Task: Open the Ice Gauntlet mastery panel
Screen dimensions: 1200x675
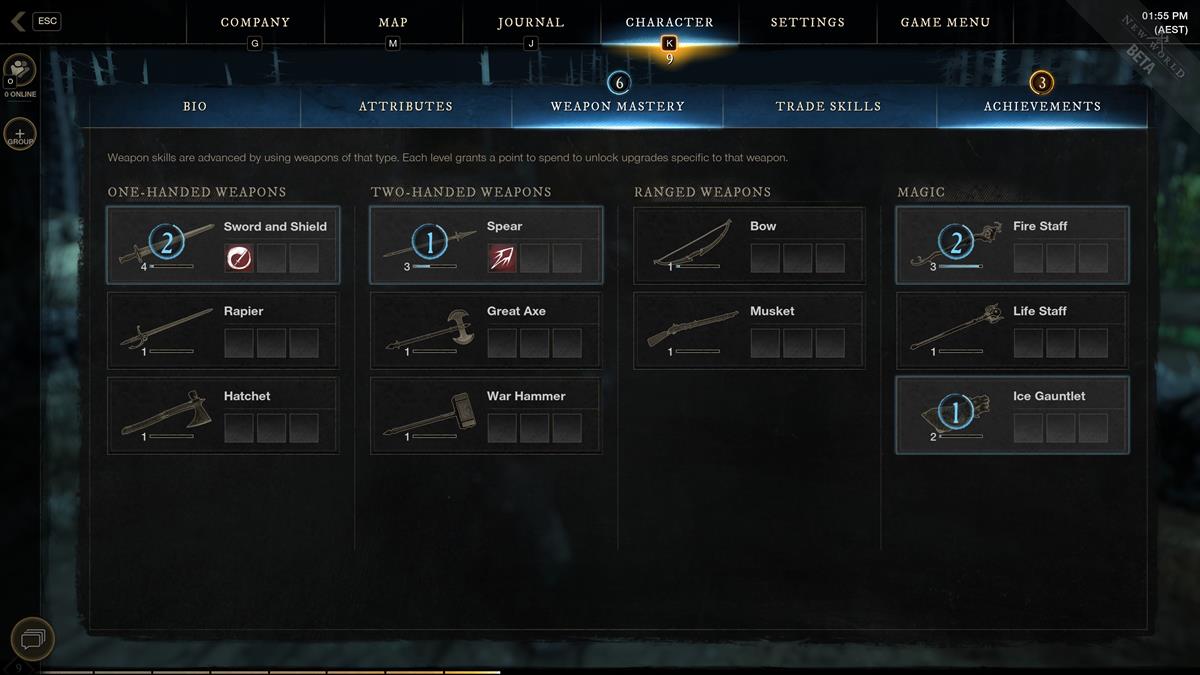Action: [x=1012, y=415]
